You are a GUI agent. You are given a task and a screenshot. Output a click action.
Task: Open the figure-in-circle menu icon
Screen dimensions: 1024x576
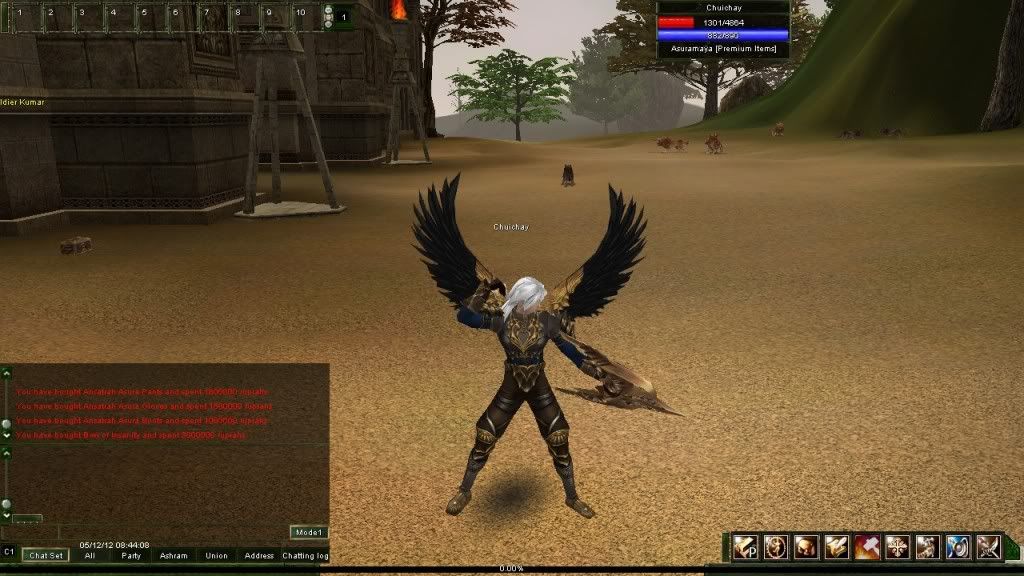776,547
